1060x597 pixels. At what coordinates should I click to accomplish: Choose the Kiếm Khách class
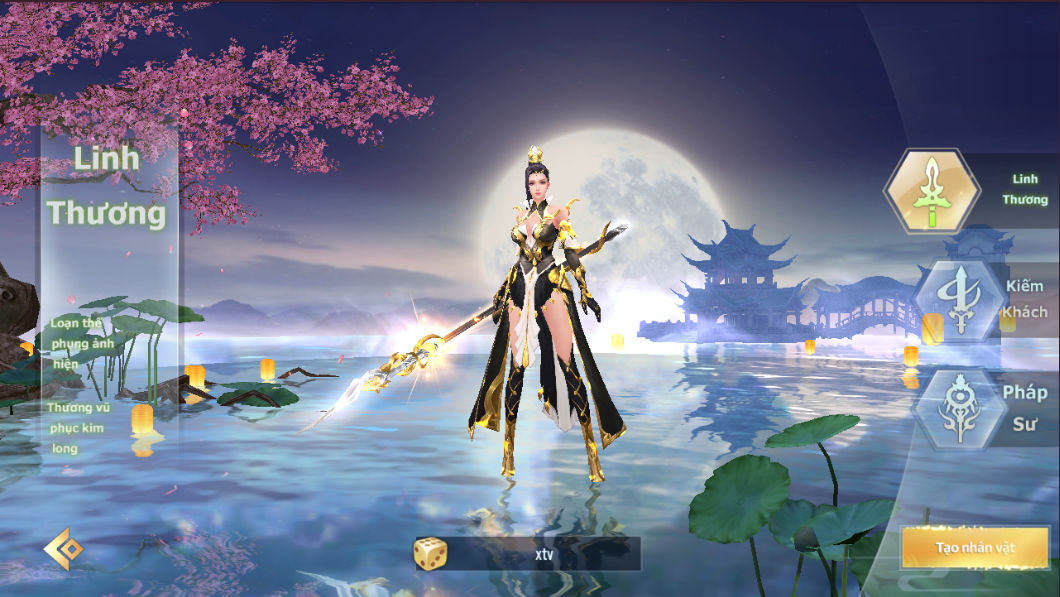[960, 298]
